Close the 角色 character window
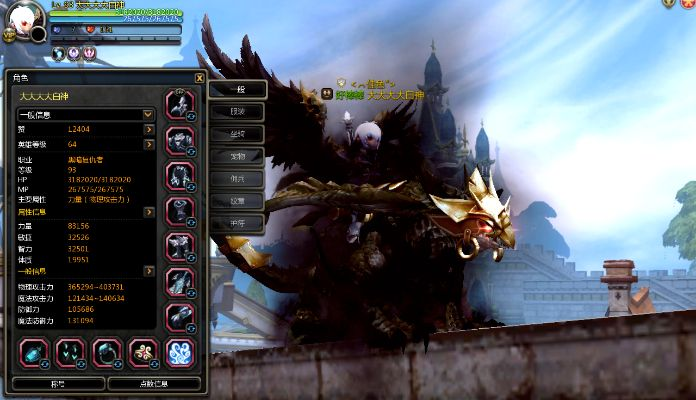 click(199, 77)
